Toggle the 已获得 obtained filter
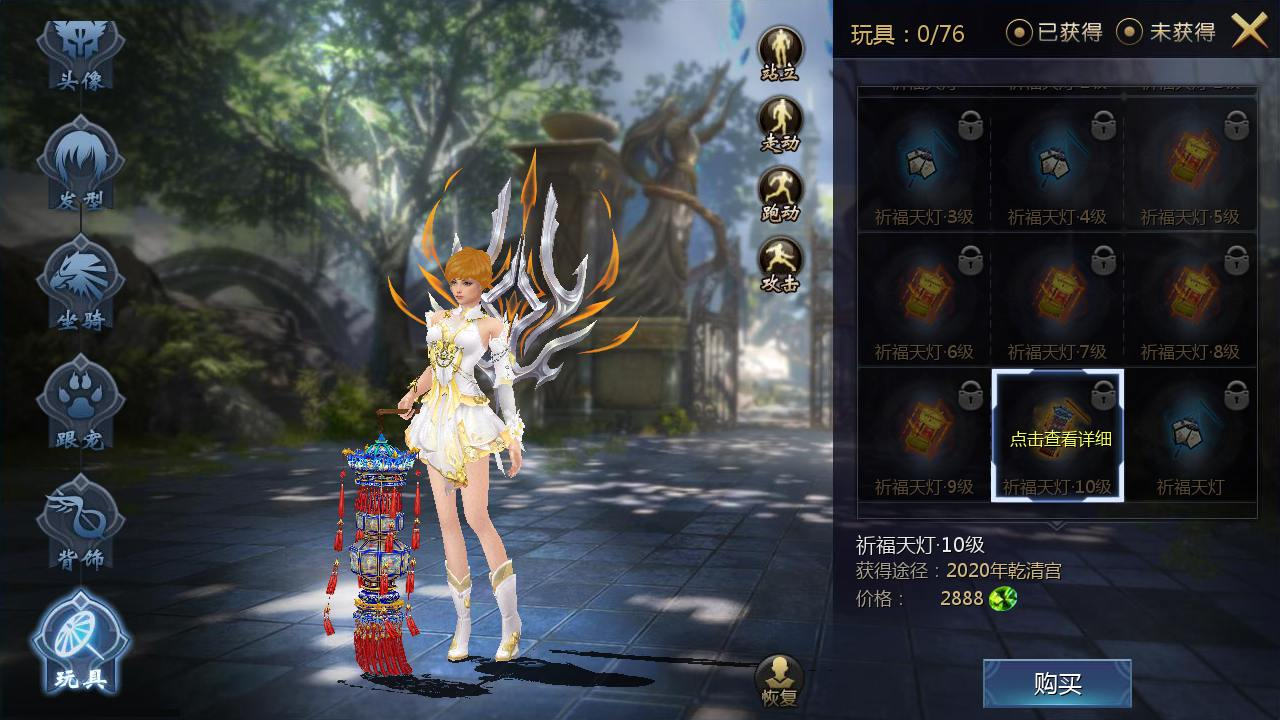This screenshot has width=1280, height=720. [1019, 33]
